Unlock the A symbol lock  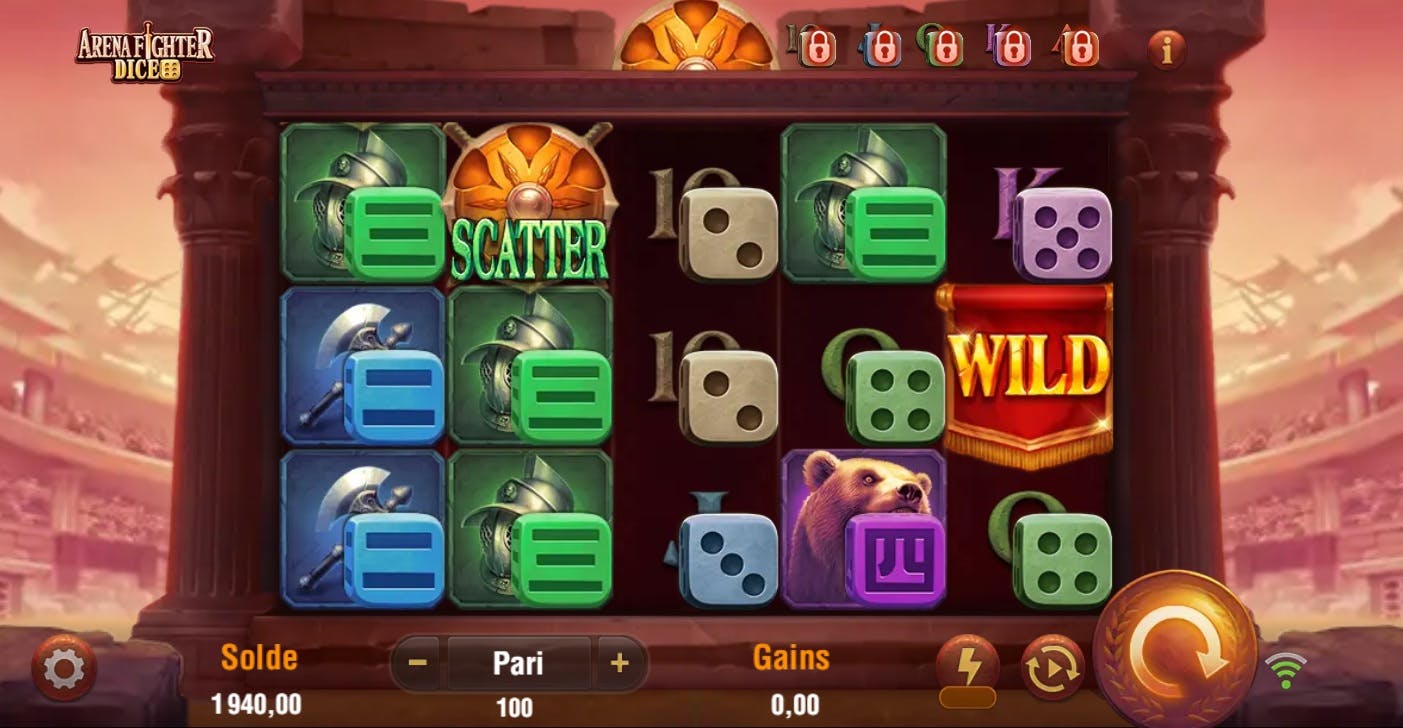1081,48
